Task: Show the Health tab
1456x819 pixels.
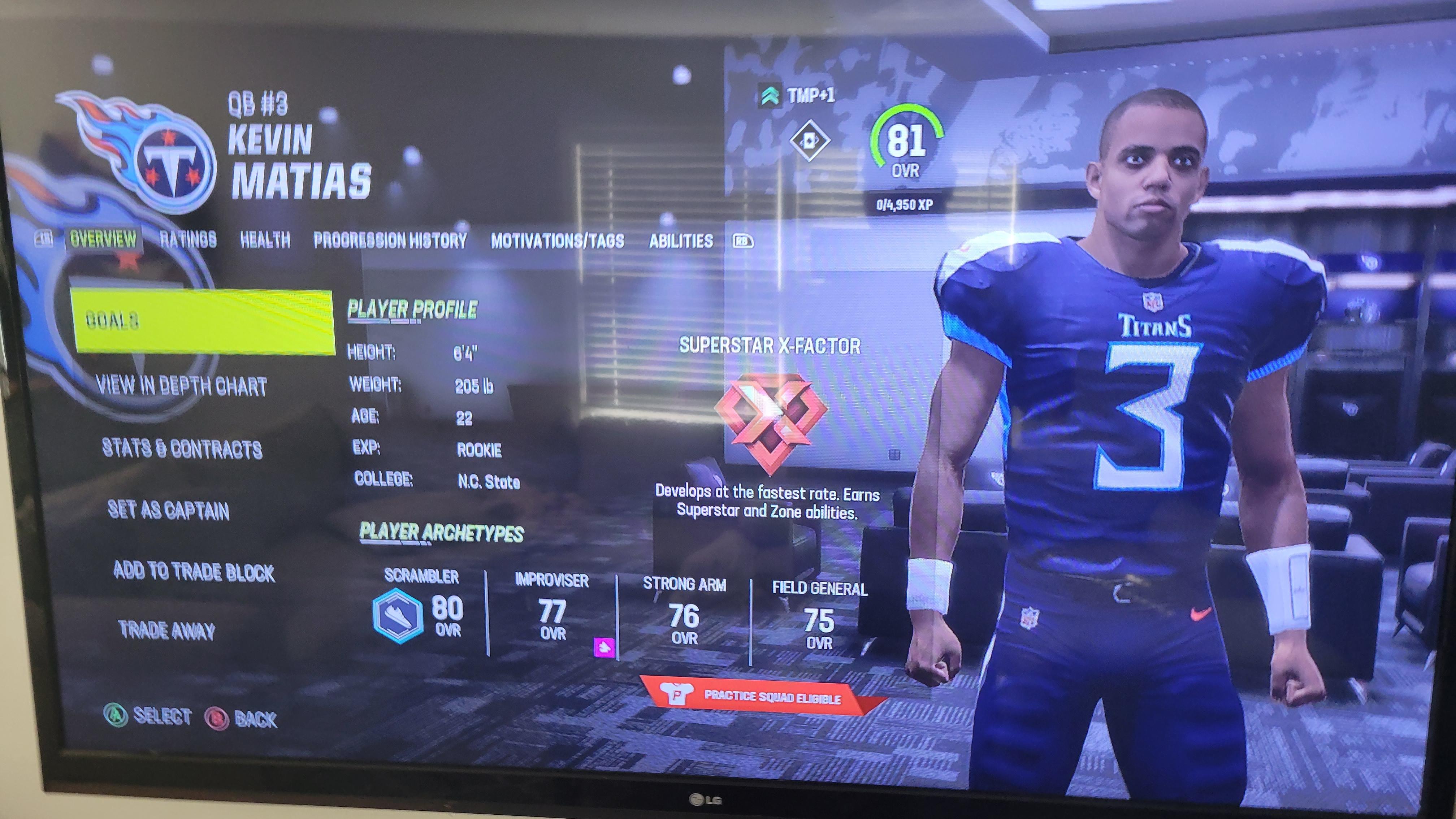Action: (x=265, y=240)
